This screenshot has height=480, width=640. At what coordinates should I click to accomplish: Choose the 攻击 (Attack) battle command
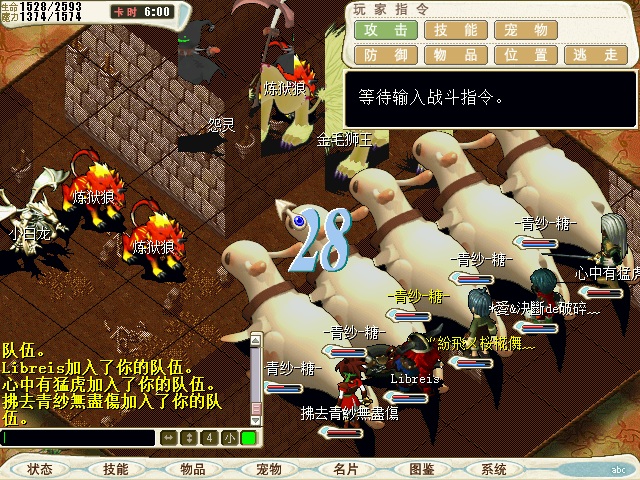(385, 30)
